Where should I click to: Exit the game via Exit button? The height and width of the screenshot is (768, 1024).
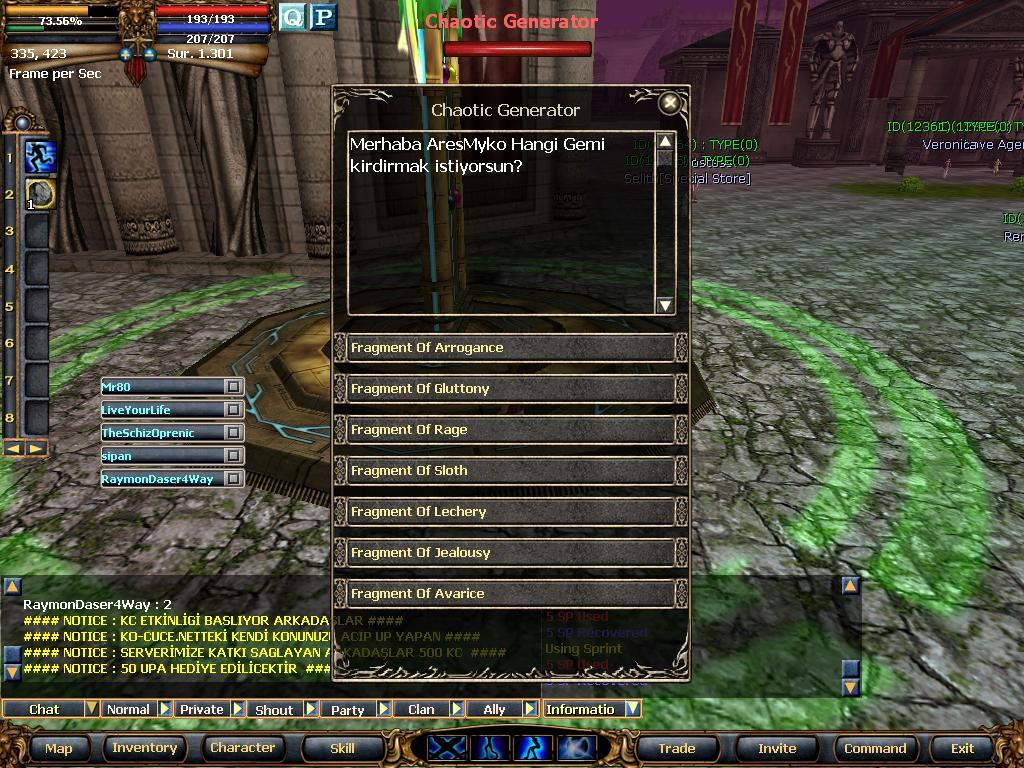pyautogui.click(x=962, y=748)
